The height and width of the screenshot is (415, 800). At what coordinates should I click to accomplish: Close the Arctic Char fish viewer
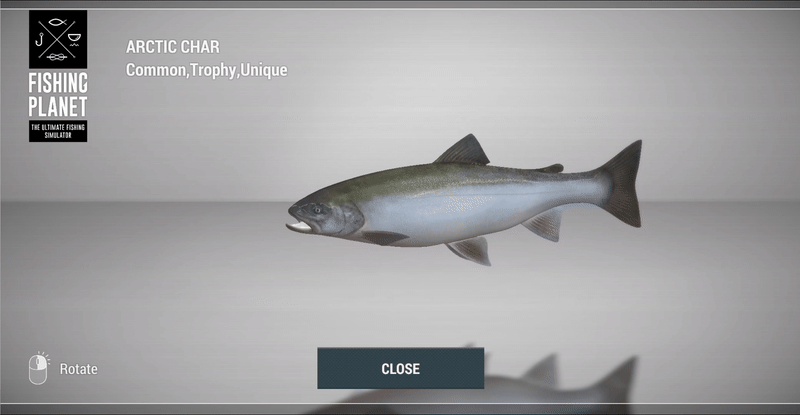pos(400,368)
